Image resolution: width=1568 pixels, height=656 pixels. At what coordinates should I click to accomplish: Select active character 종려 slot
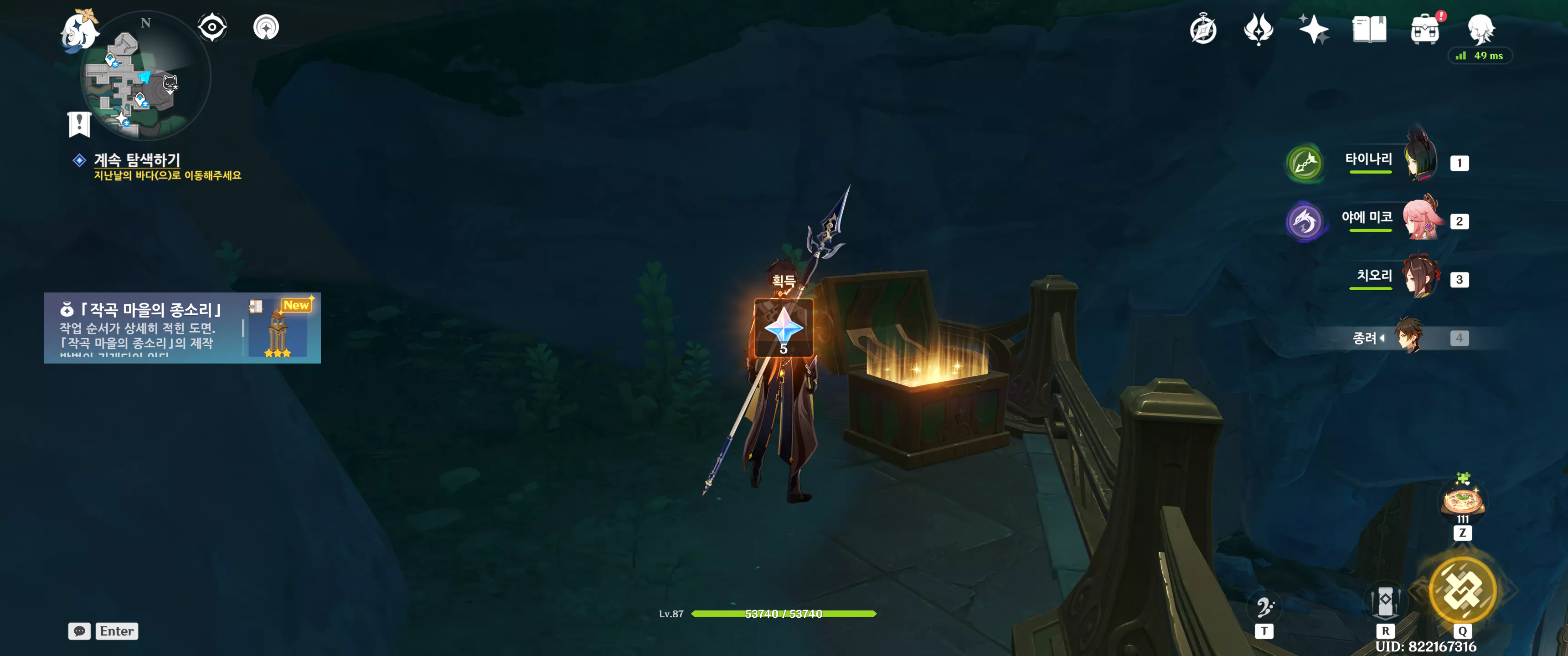1408,337
